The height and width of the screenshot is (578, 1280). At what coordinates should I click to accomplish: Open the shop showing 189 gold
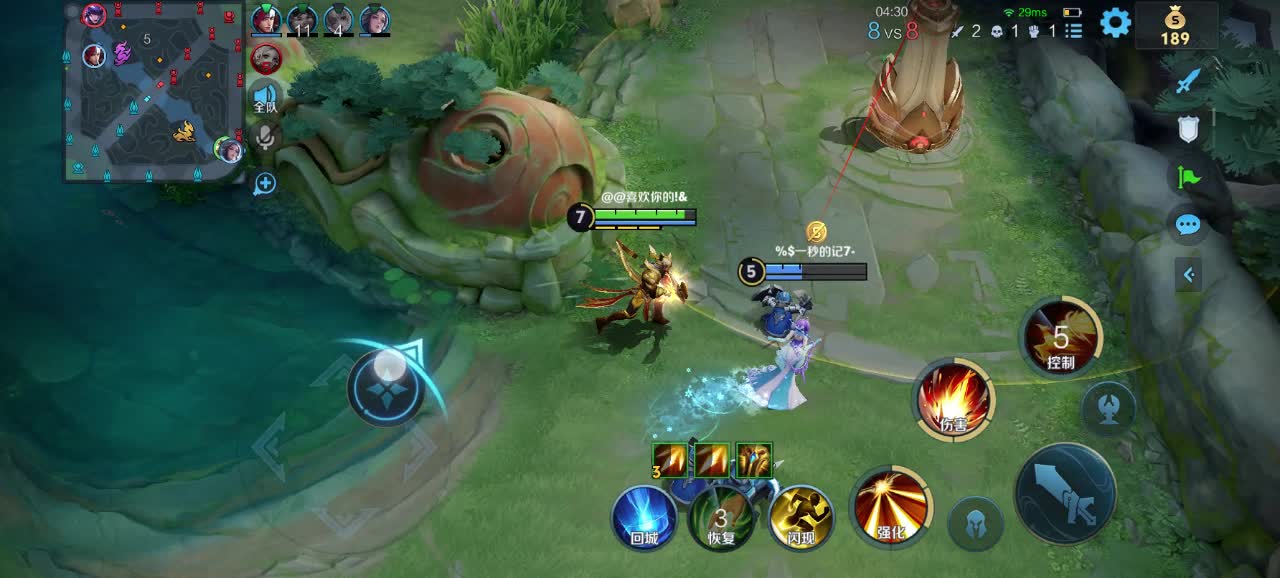[x=1175, y=25]
